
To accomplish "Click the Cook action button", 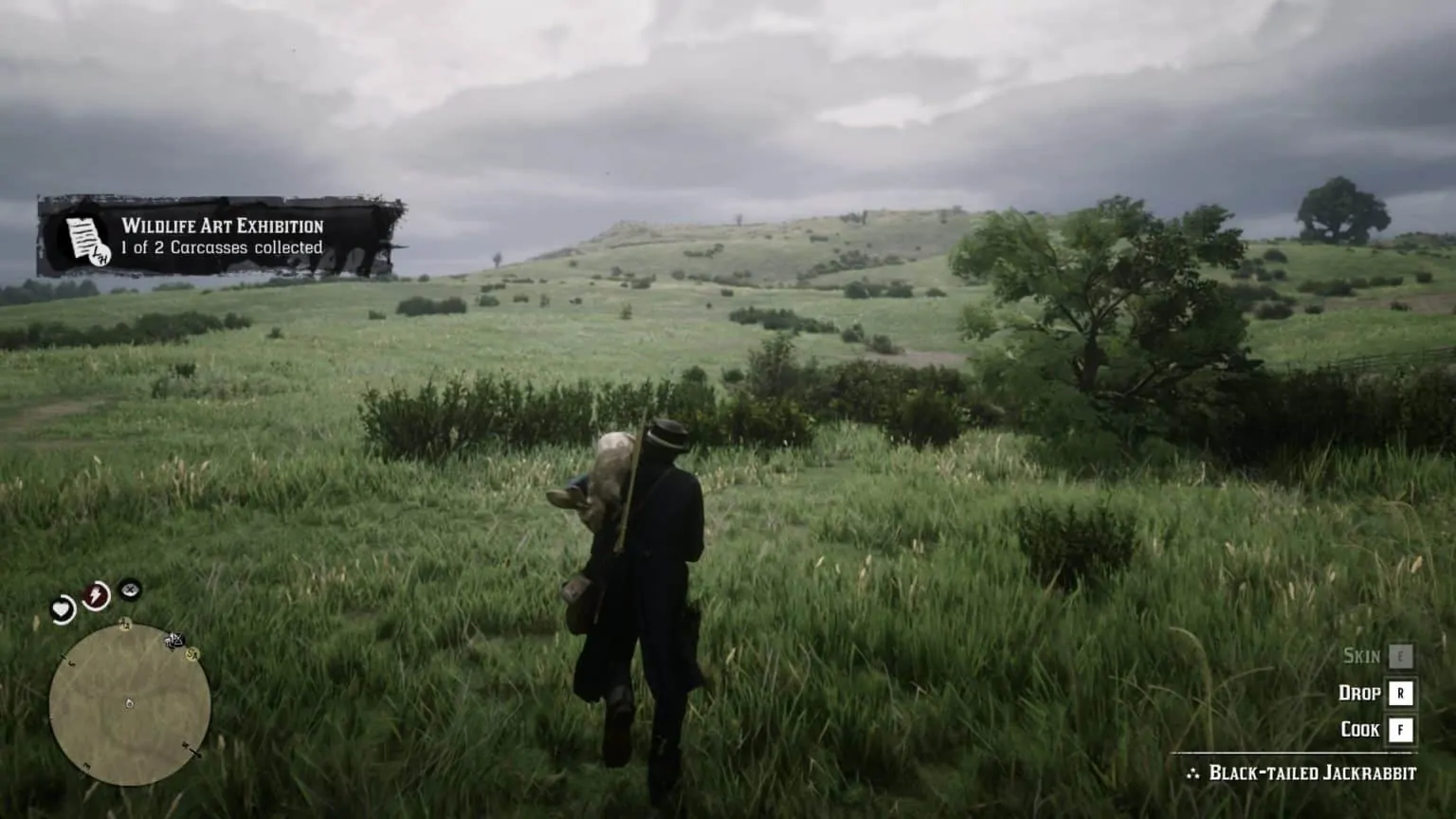I will click(1362, 729).
